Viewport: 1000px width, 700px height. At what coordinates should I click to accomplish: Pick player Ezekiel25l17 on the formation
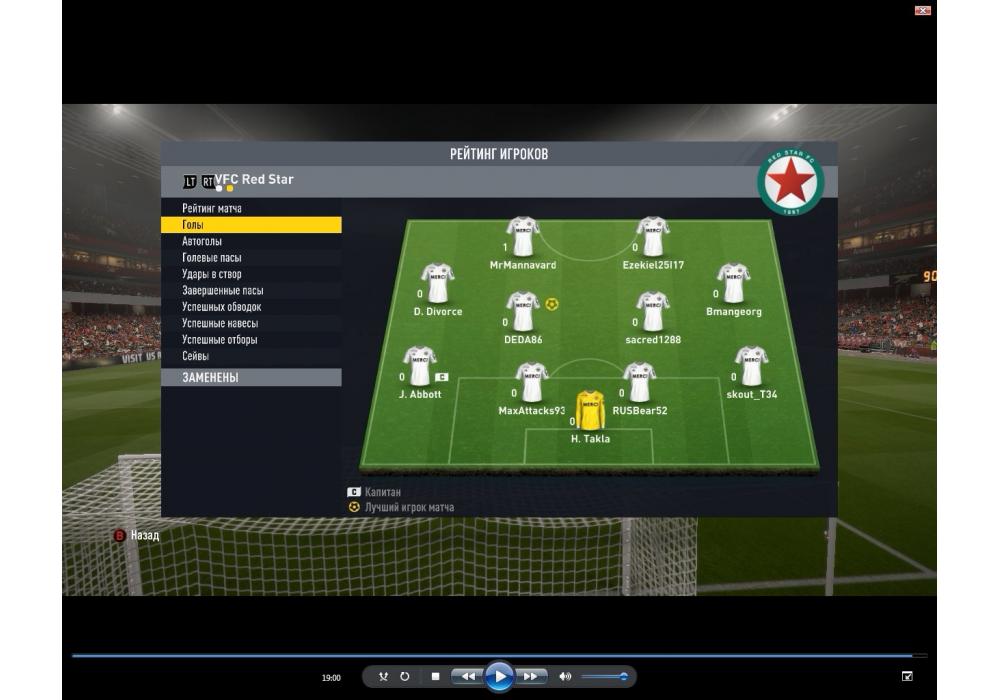coord(653,238)
